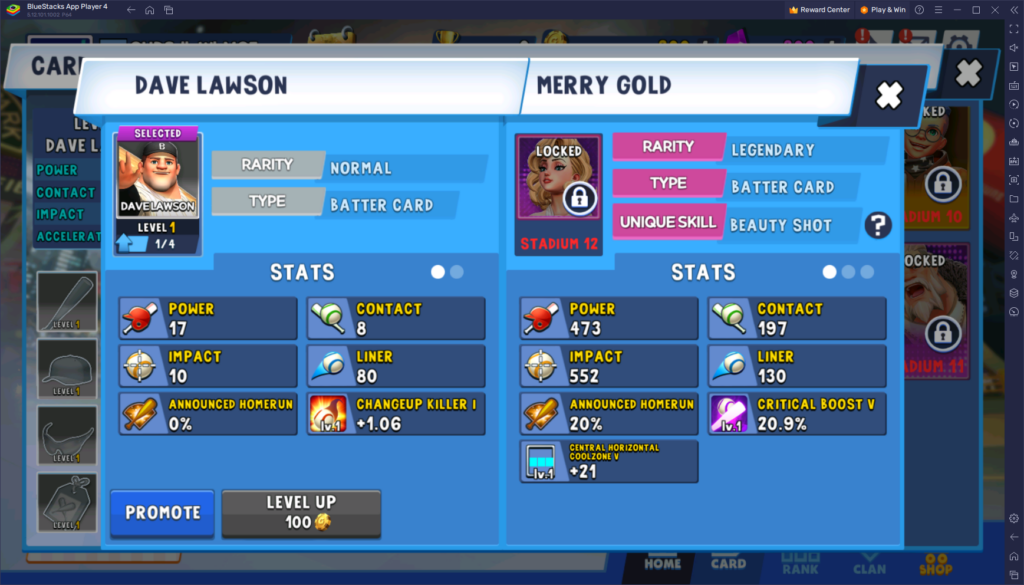This screenshot has height=585, width=1024.
Task: Open the Changeup Killer I skill
Action: click(x=396, y=414)
